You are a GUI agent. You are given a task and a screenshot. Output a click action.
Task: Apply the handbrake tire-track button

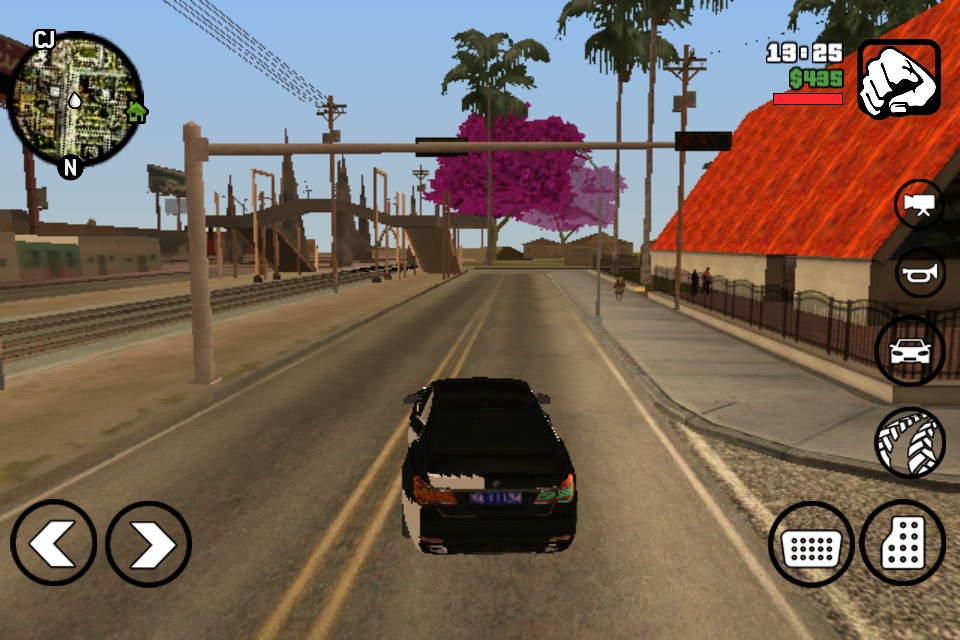click(x=910, y=442)
